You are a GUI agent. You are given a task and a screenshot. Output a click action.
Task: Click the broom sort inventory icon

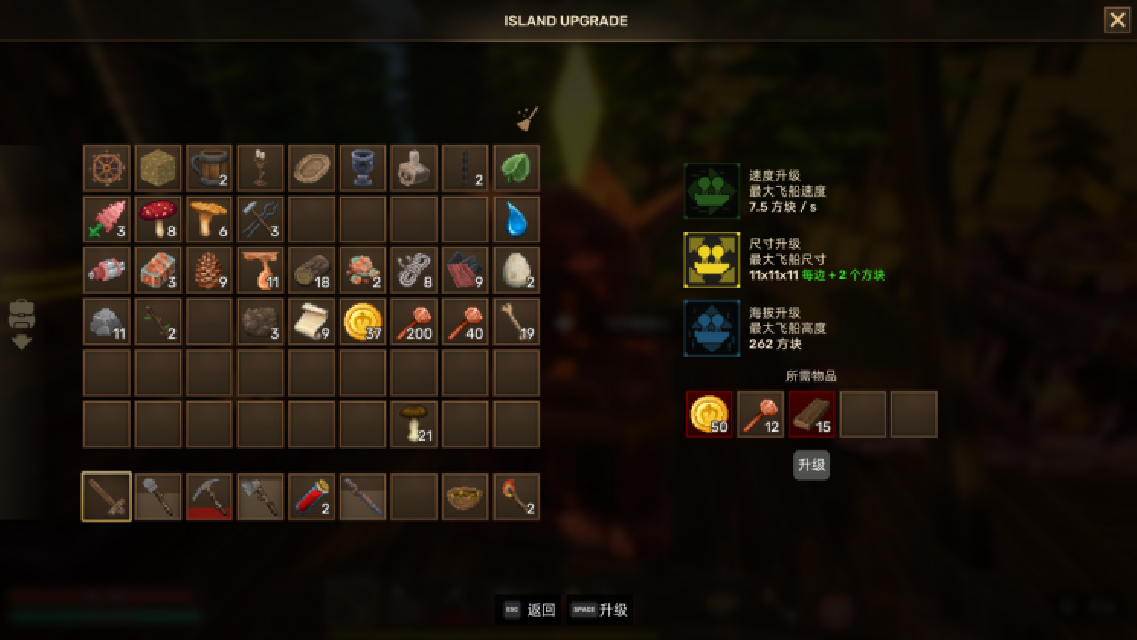526,120
